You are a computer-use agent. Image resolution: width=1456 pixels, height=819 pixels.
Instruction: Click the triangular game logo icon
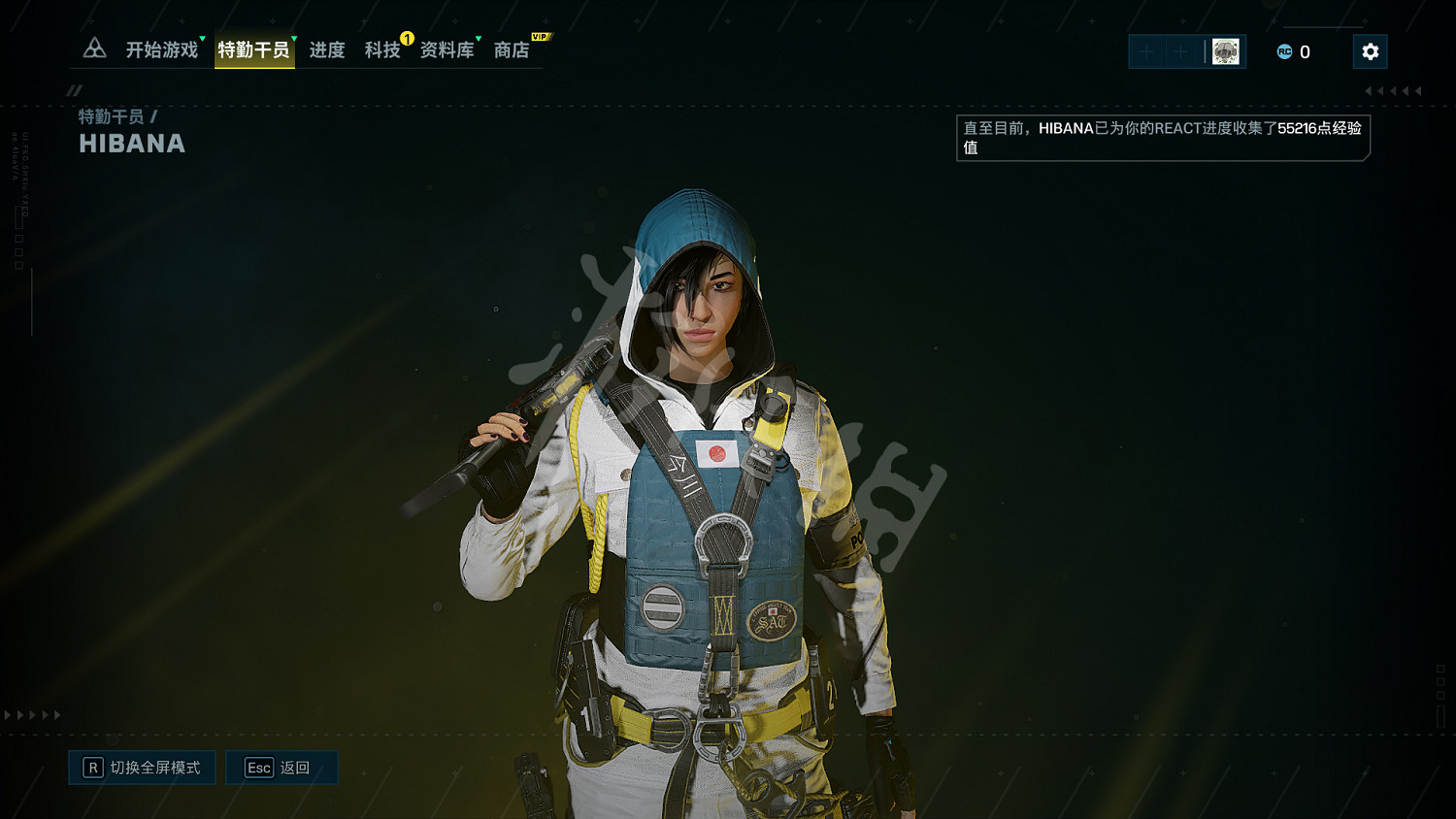94,49
